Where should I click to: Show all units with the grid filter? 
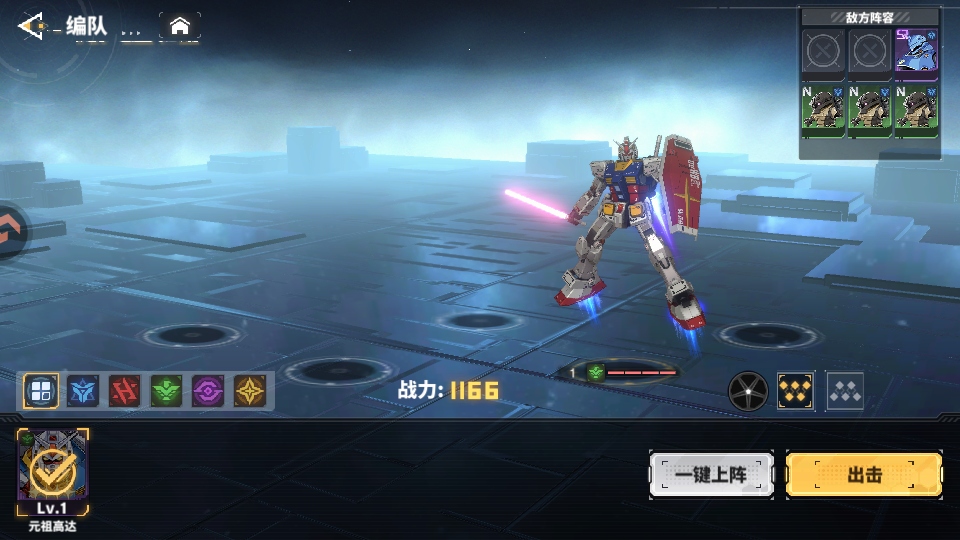tap(41, 391)
